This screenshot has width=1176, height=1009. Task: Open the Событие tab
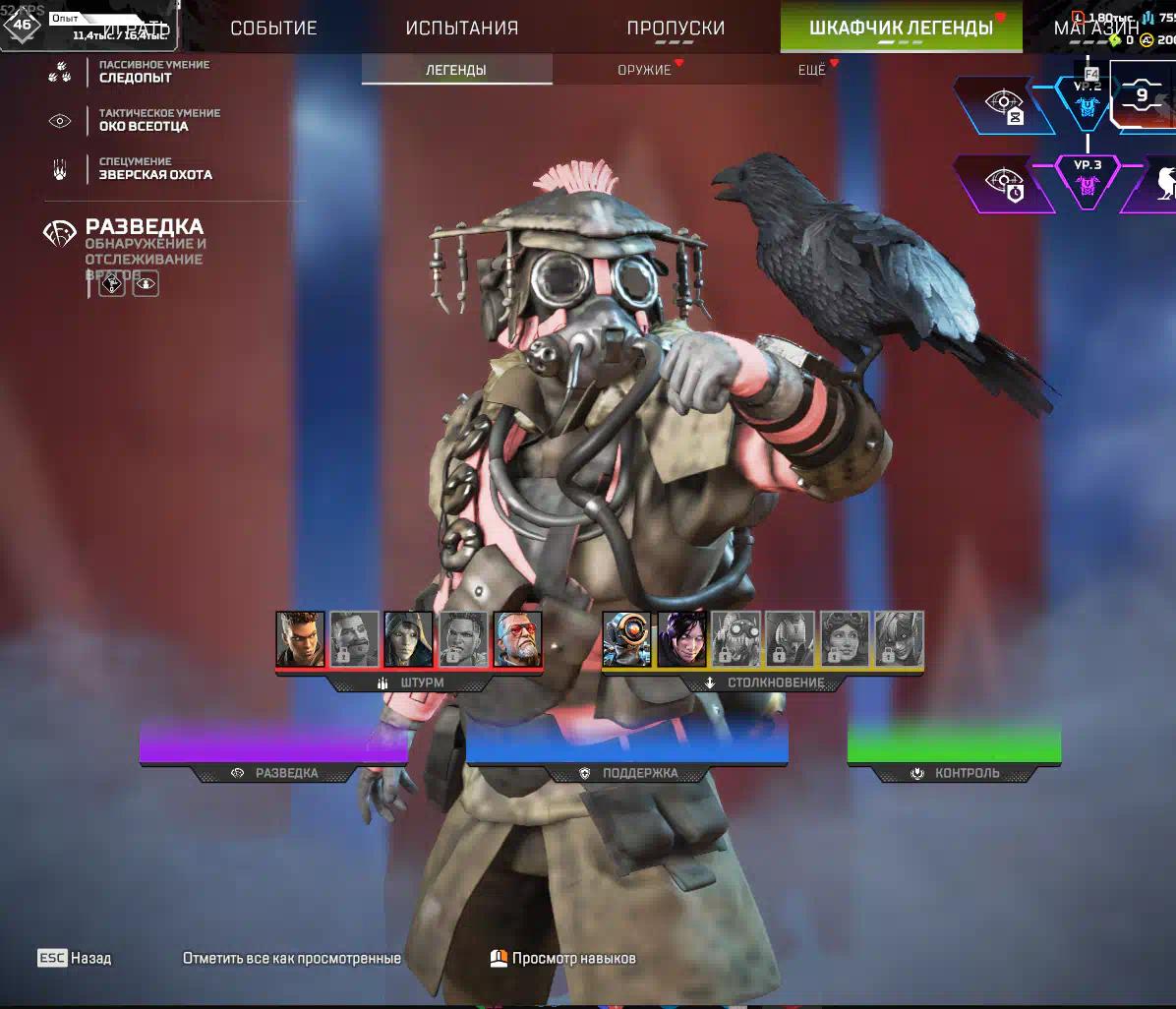coord(273,28)
